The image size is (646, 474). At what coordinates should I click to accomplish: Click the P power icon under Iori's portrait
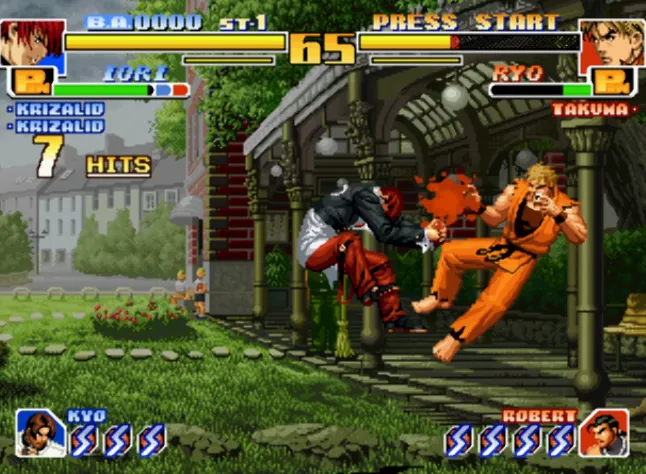click(30, 84)
